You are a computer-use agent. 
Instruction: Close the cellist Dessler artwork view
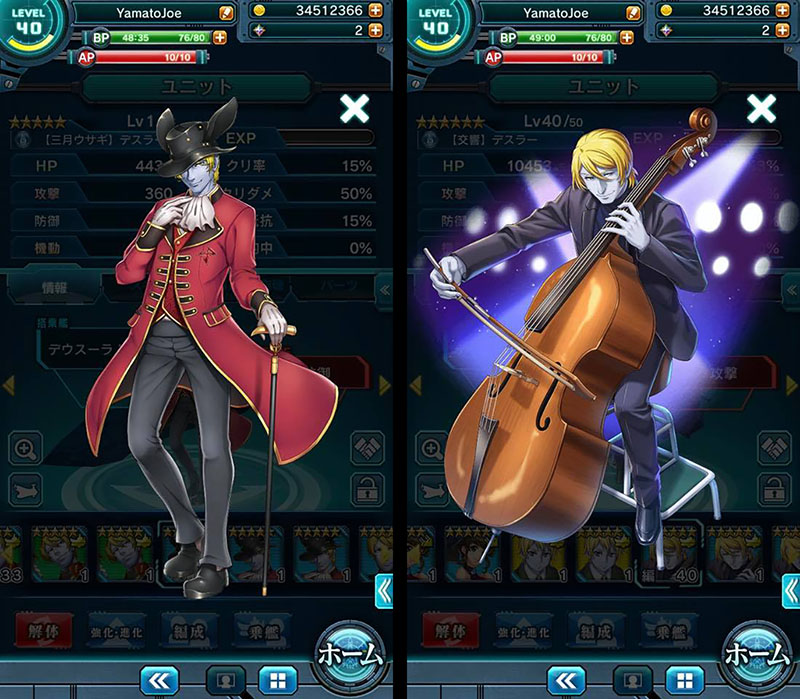762,109
